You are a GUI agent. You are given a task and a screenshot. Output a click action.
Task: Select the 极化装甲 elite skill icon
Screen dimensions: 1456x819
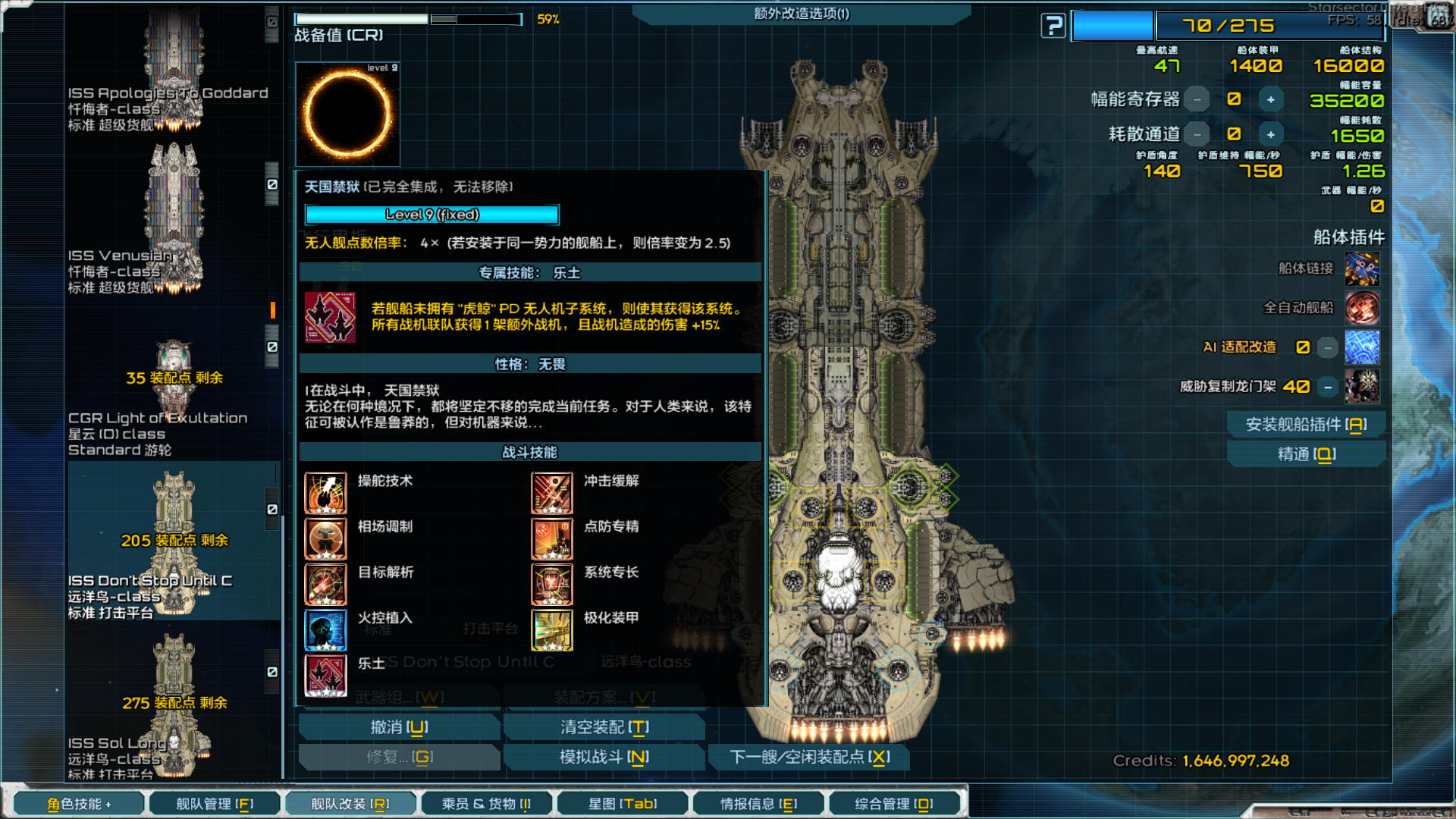551,629
